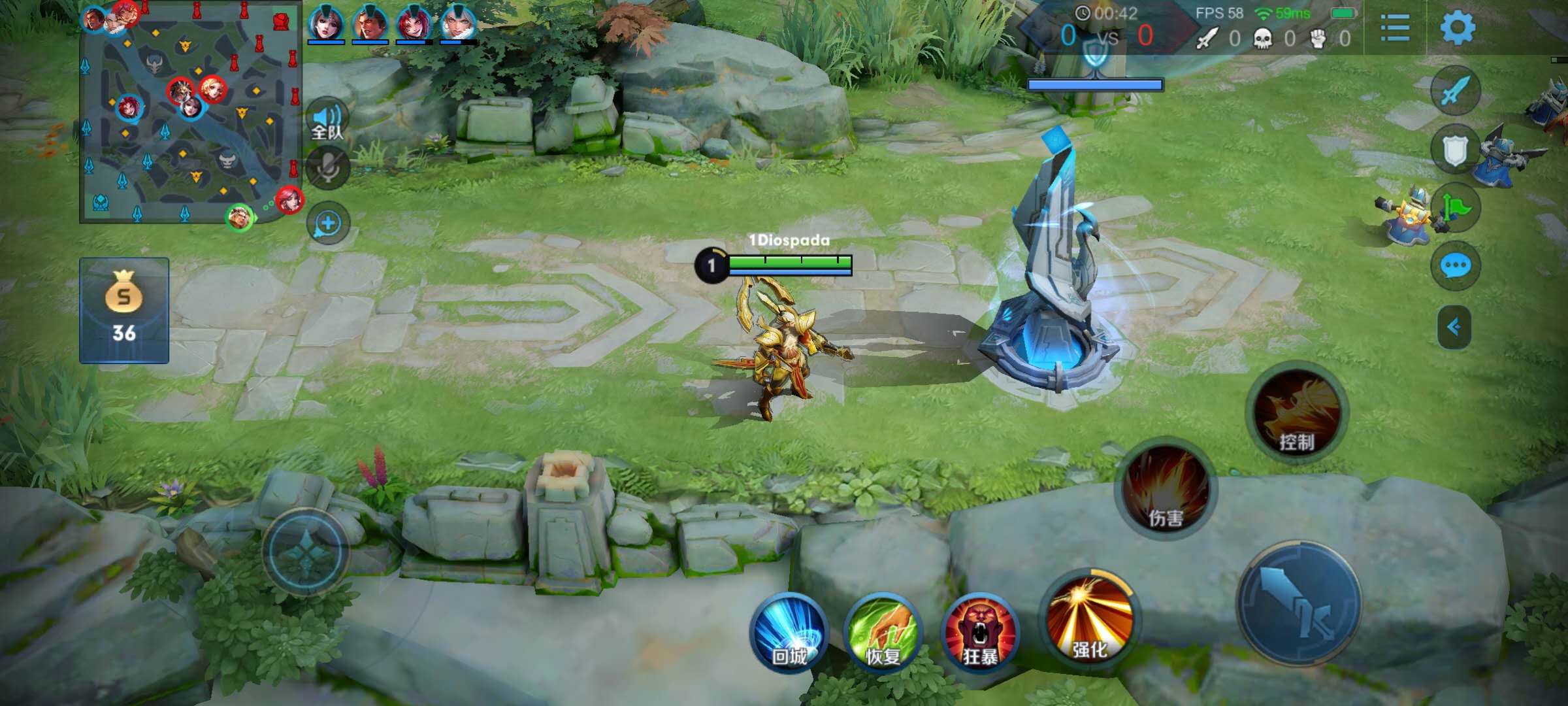Screen dimensions: 1568x706
Task: Open the gear settings menu
Action: [x=1458, y=27]
